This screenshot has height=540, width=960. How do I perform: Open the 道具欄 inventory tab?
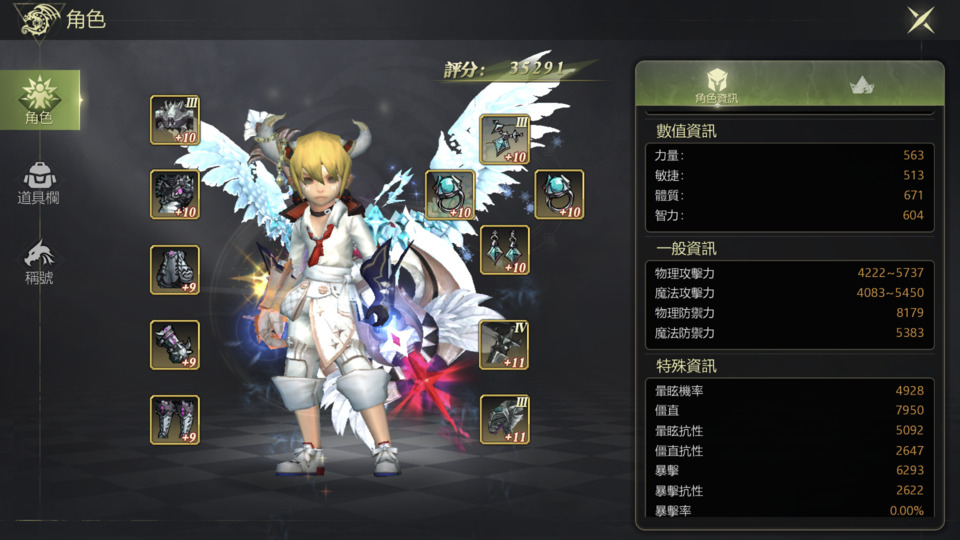click(39, 182)
